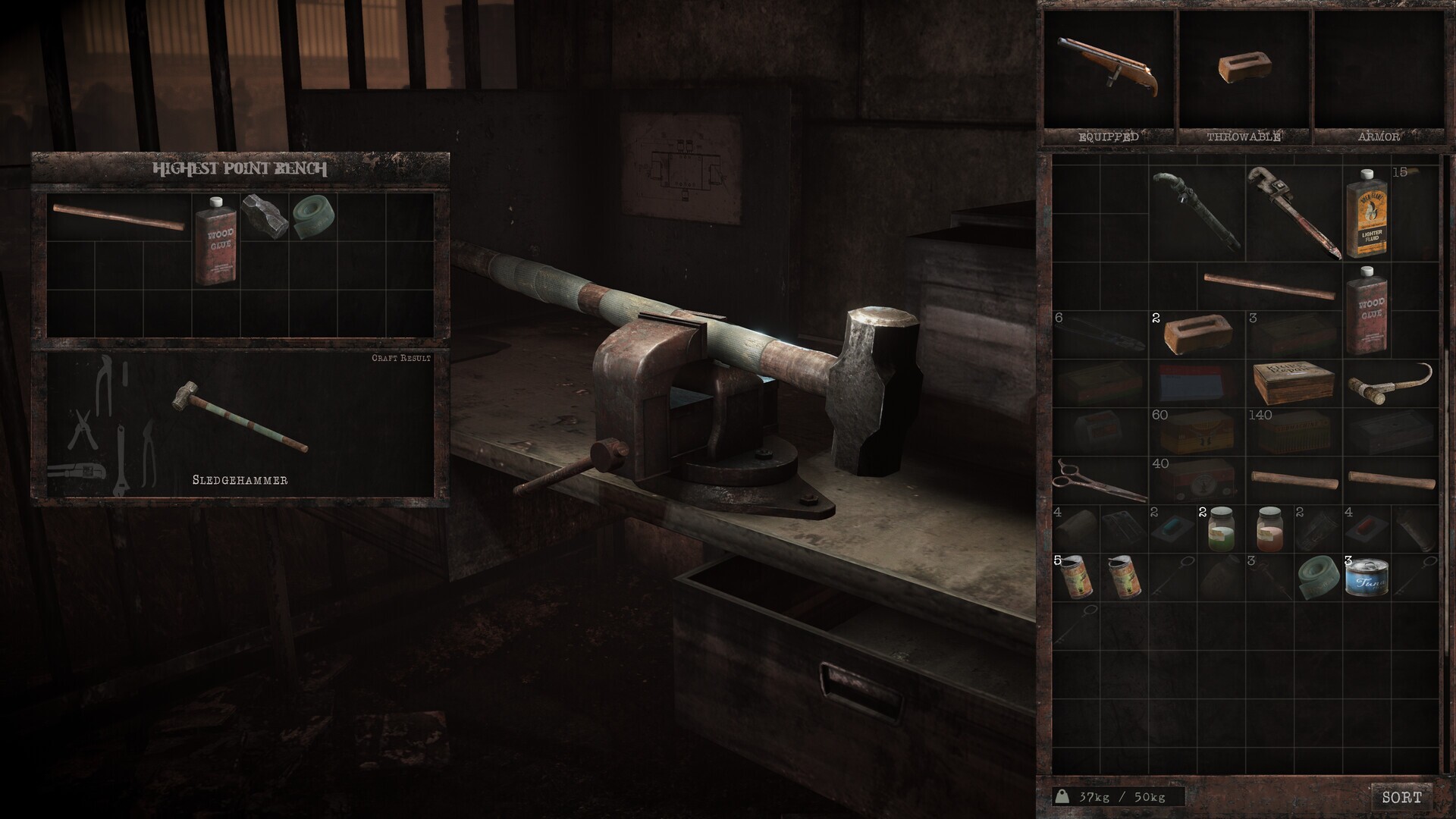The image size is (1456, 819).
Task: Click the THROWABLE tab label
Action: 1244,137
